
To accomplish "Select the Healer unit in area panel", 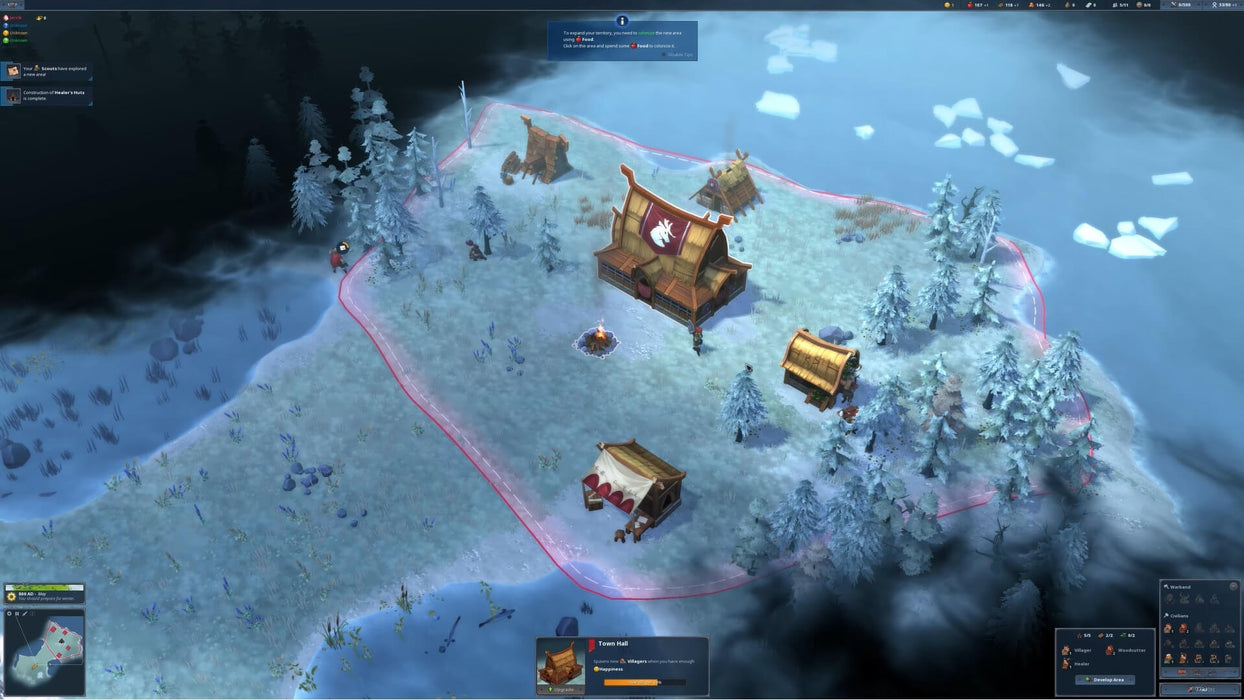I will (x=1077, y=663).
